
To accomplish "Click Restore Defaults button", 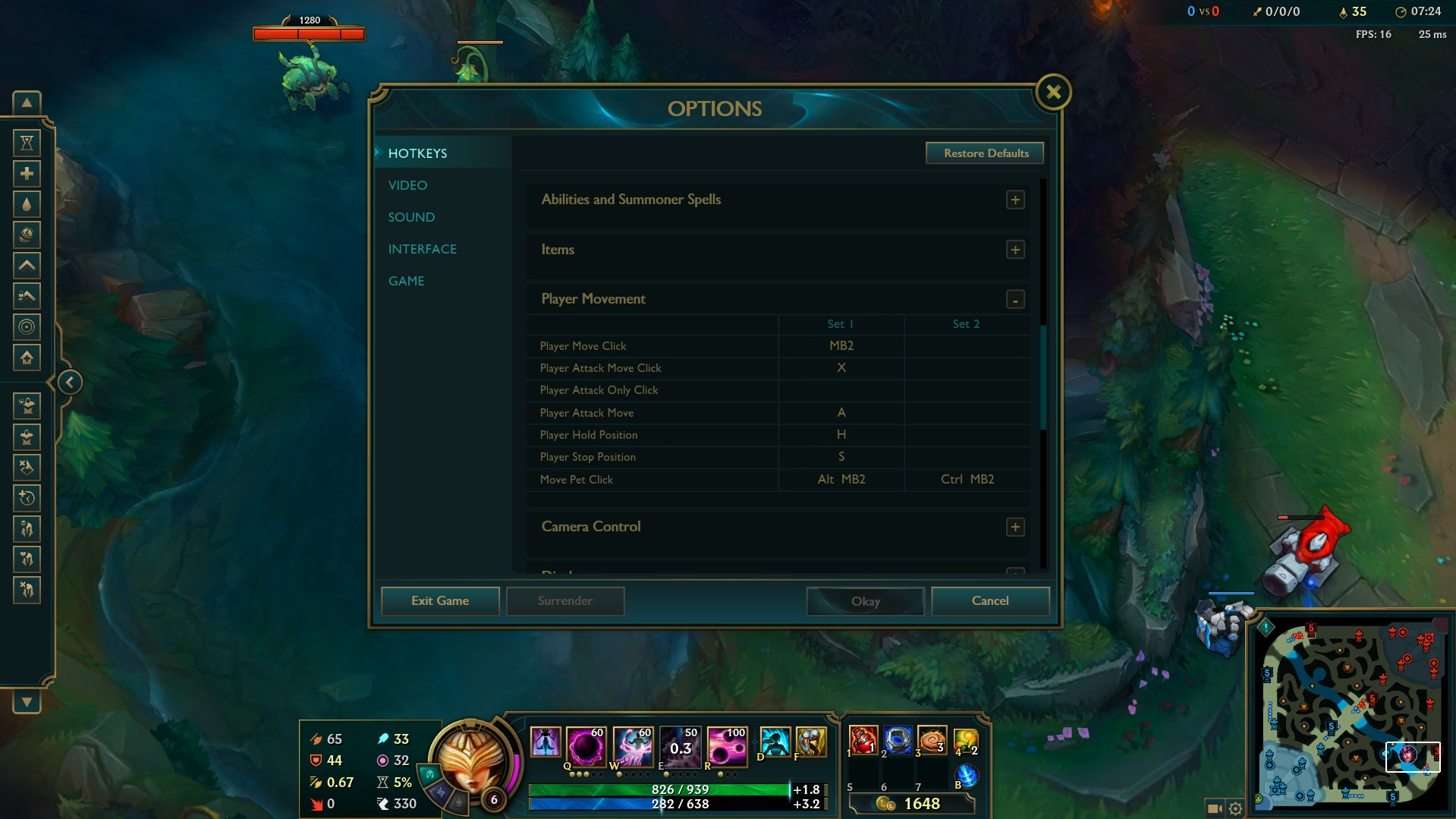I will pos(985,153).
